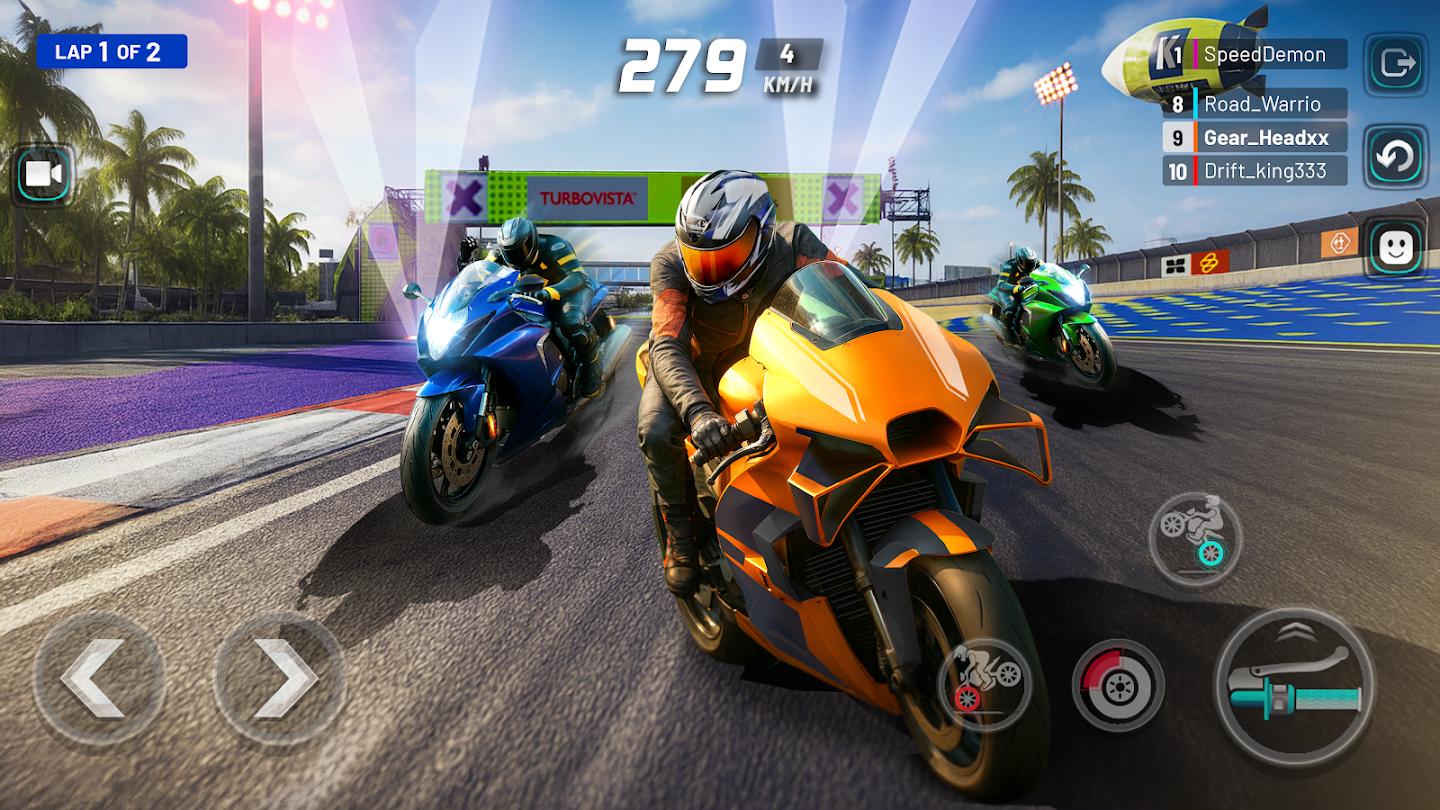Image resolution: width=1440 pixels, height=810 pixels.
Task: Tap the gear indicator showing 4
Action: pyautogui.click(x=790, y=52)
